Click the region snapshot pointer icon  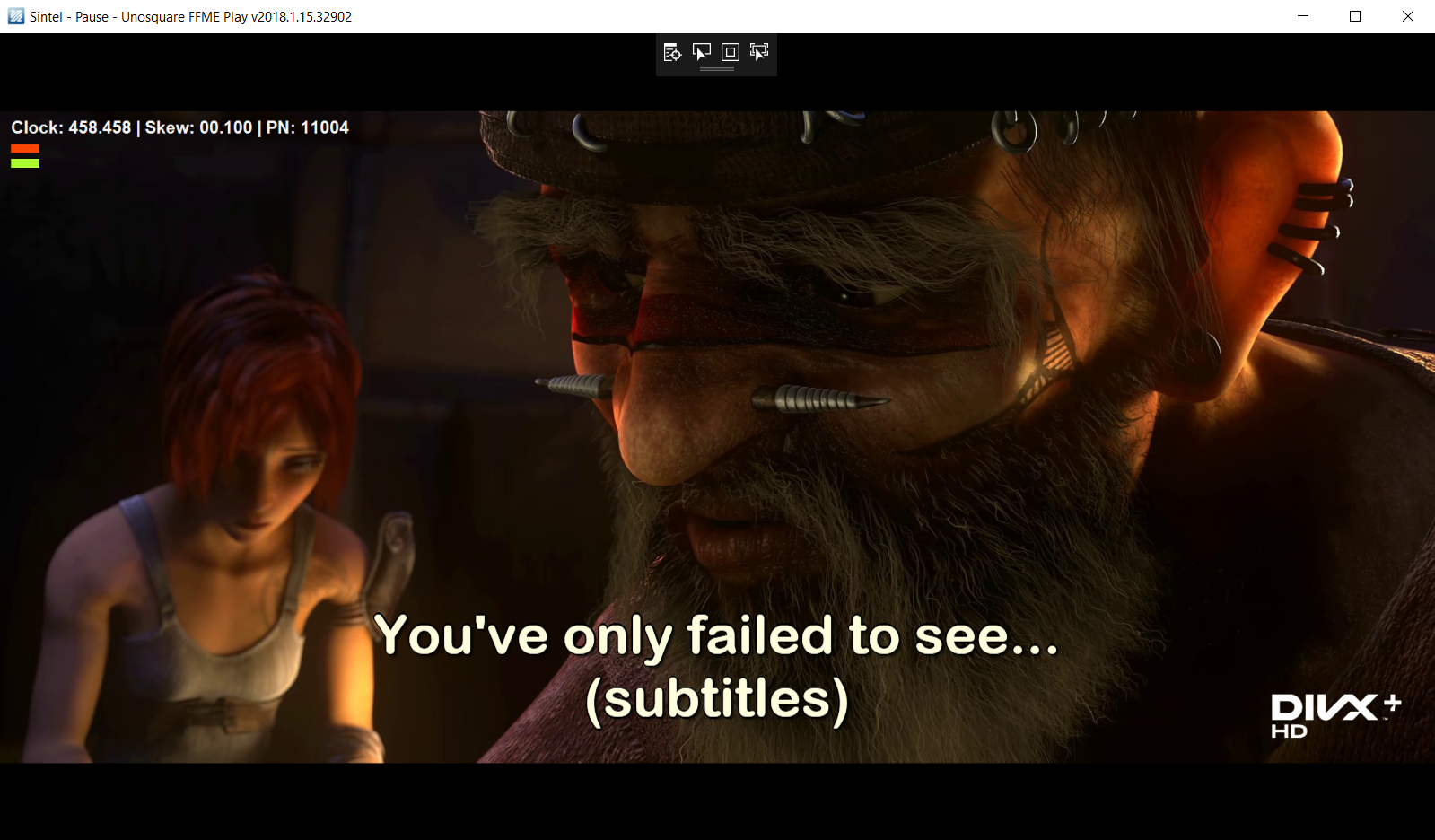pos(758,52)
